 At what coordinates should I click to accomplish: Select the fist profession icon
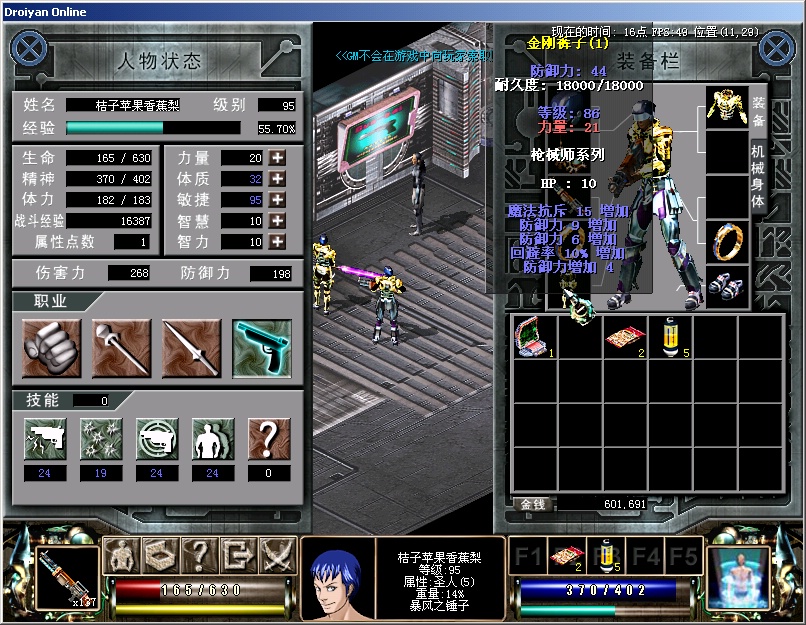tap(51, 348)
